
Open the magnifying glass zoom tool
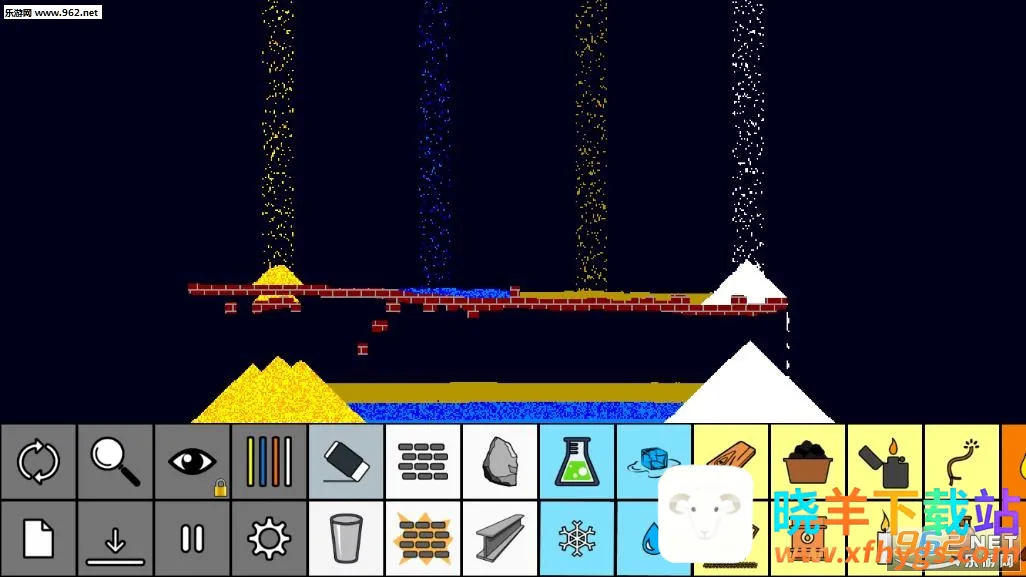pos(115,462)
